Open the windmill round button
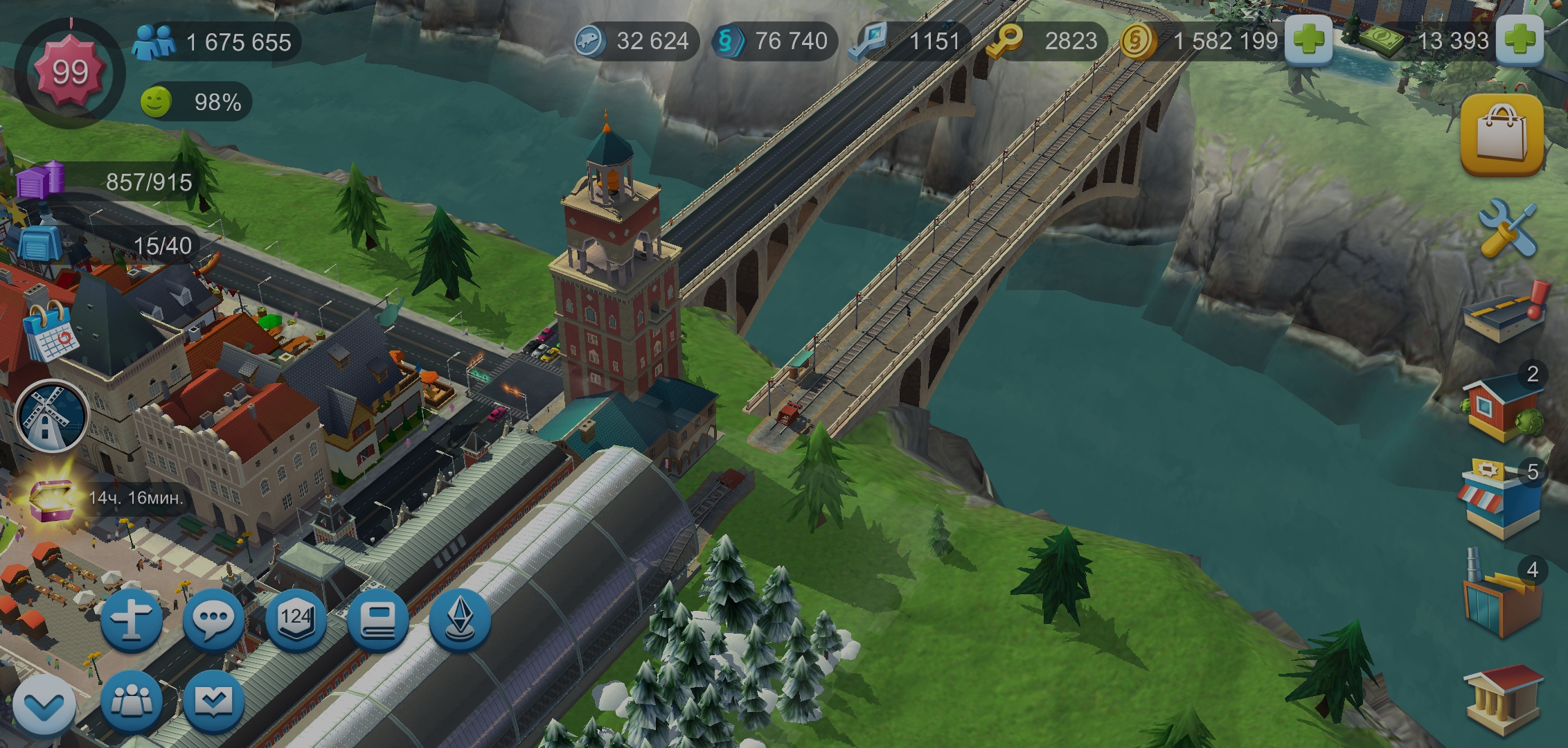Image resolution: width=1568 pixels, height=748 pixels. [51, 416]
